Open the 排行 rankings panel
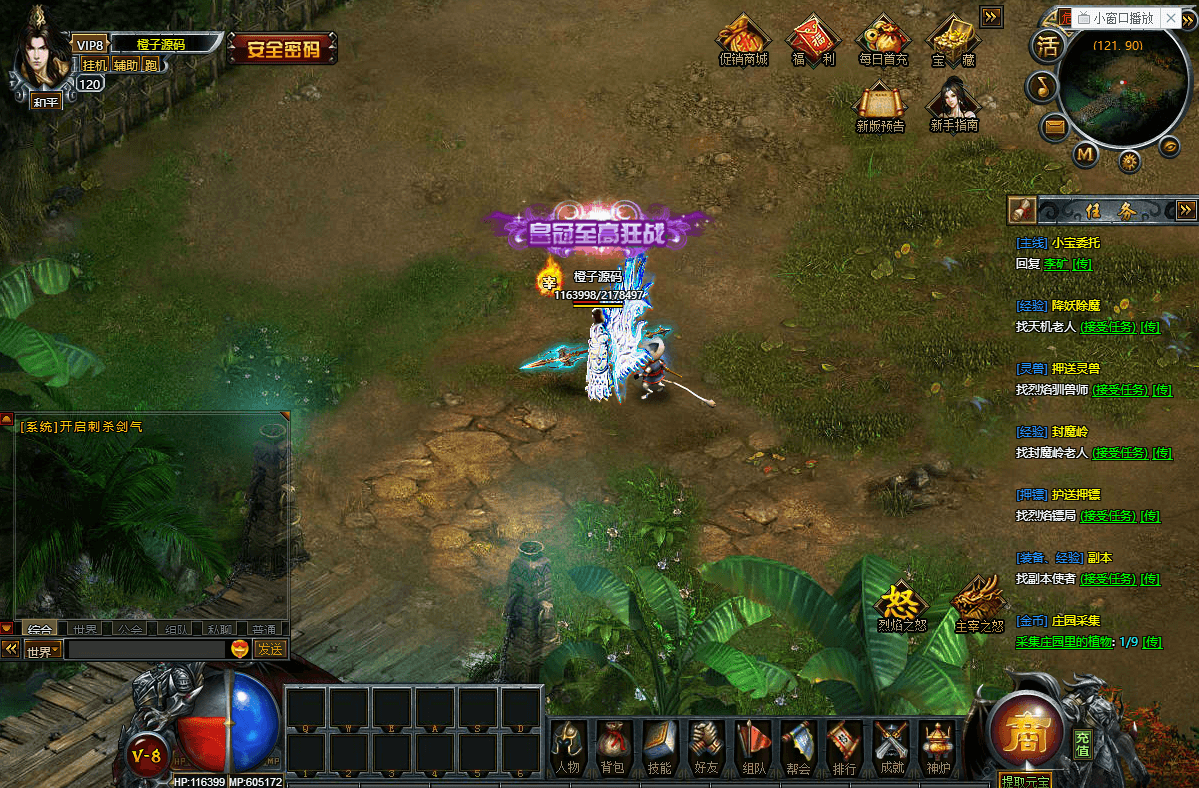This screenshot has width=1199, height=788. pos(844,746)
